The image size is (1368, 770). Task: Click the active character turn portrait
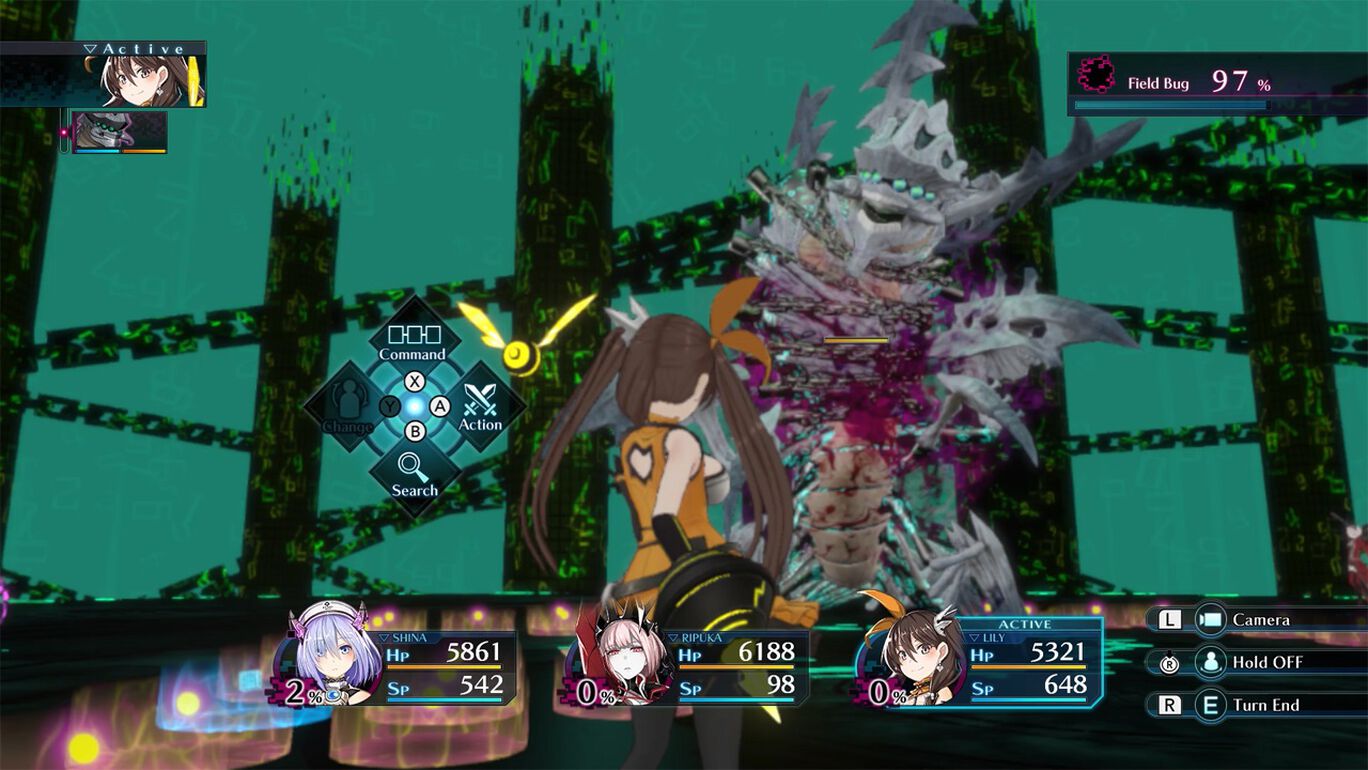pyautogui.click(x=150, y=81)
